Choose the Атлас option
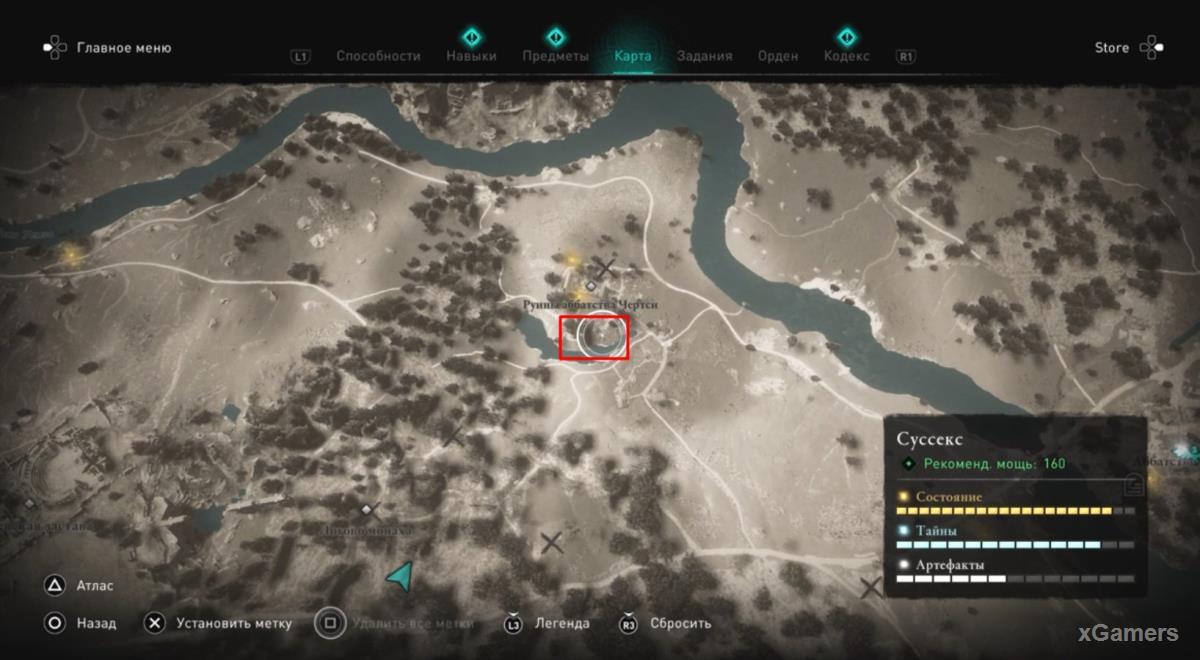The image size is (1200, 660). coord(95,586)
